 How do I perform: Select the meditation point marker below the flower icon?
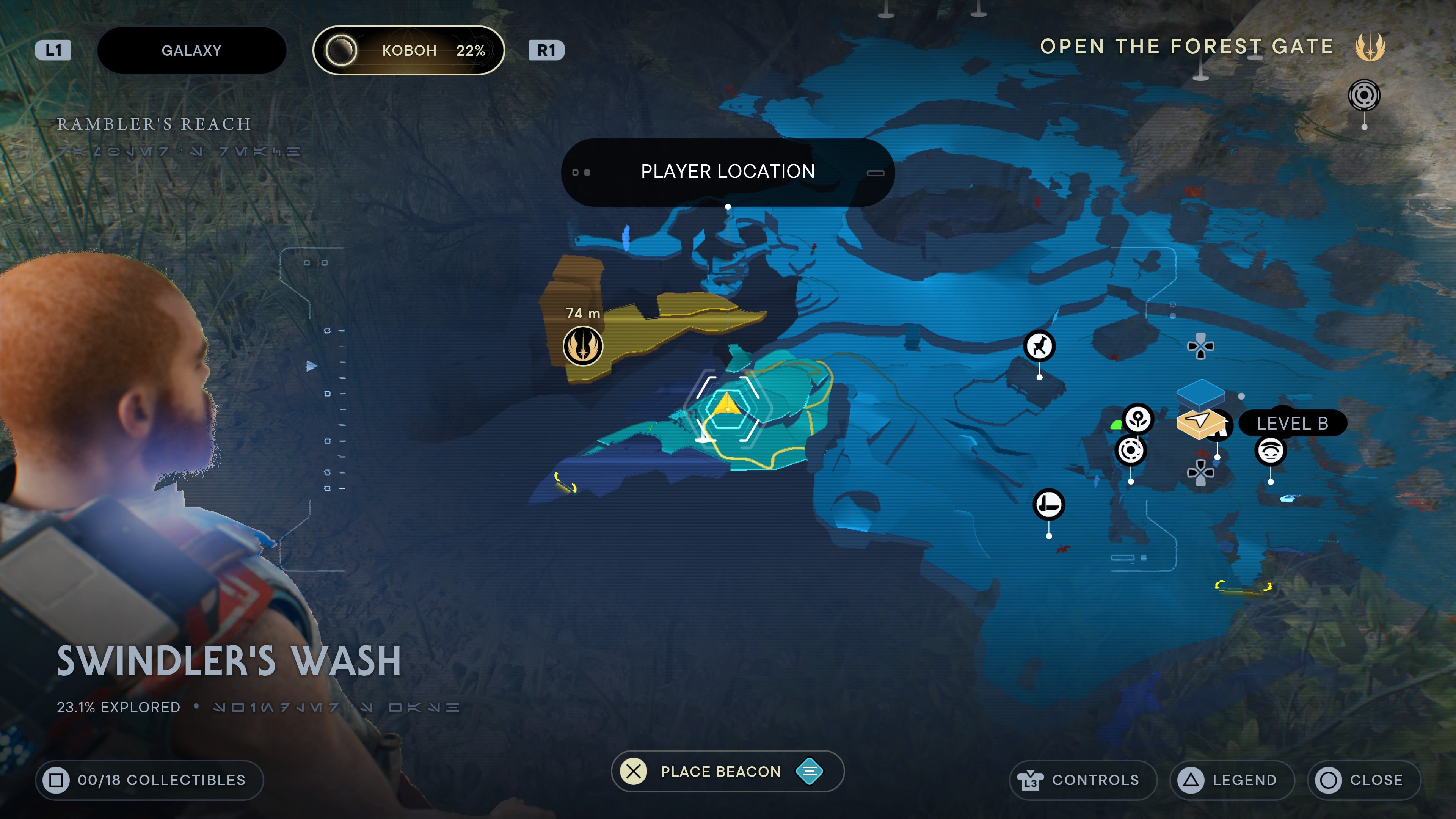1130,450
